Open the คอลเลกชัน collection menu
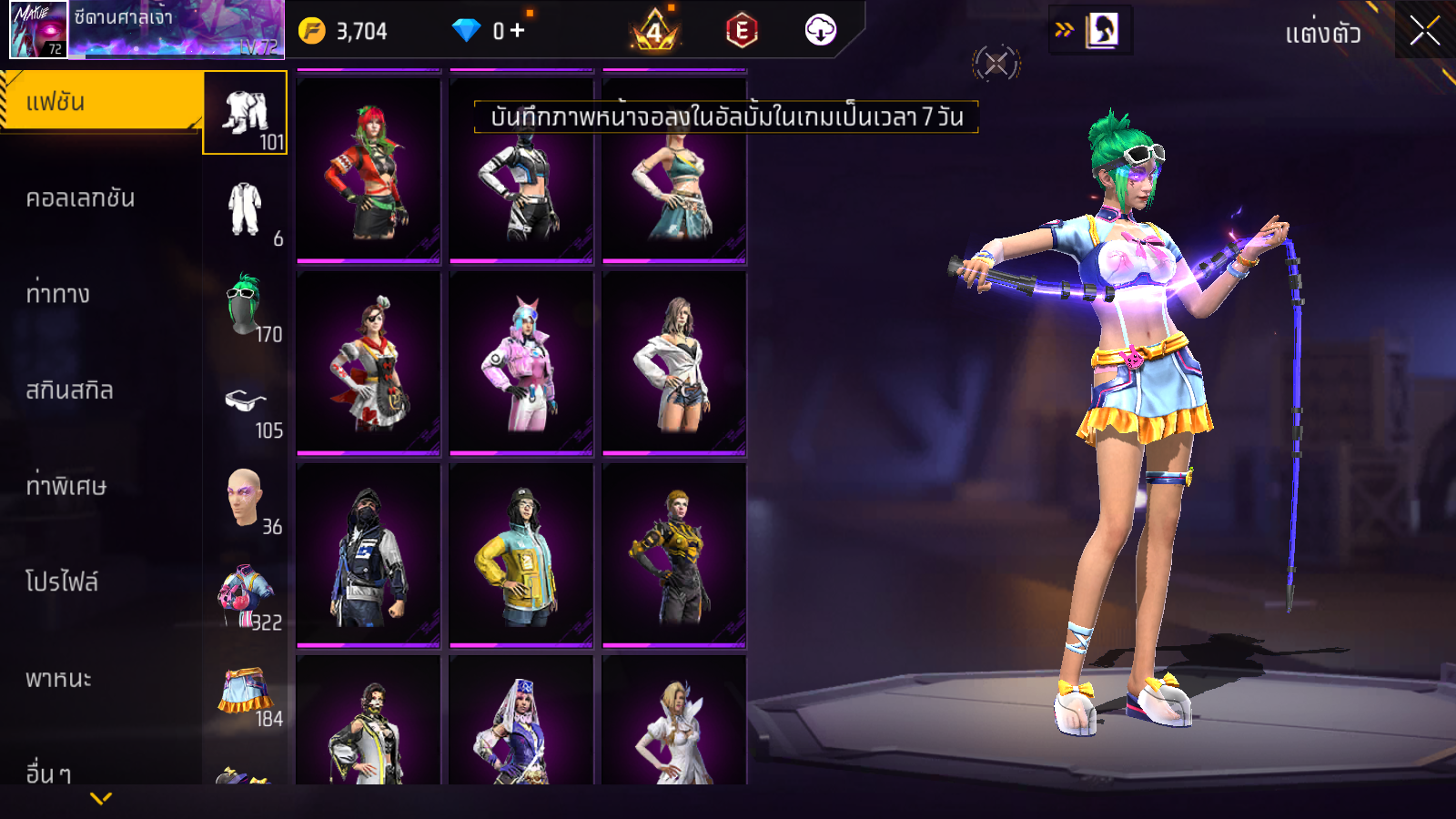 (80, 198)
